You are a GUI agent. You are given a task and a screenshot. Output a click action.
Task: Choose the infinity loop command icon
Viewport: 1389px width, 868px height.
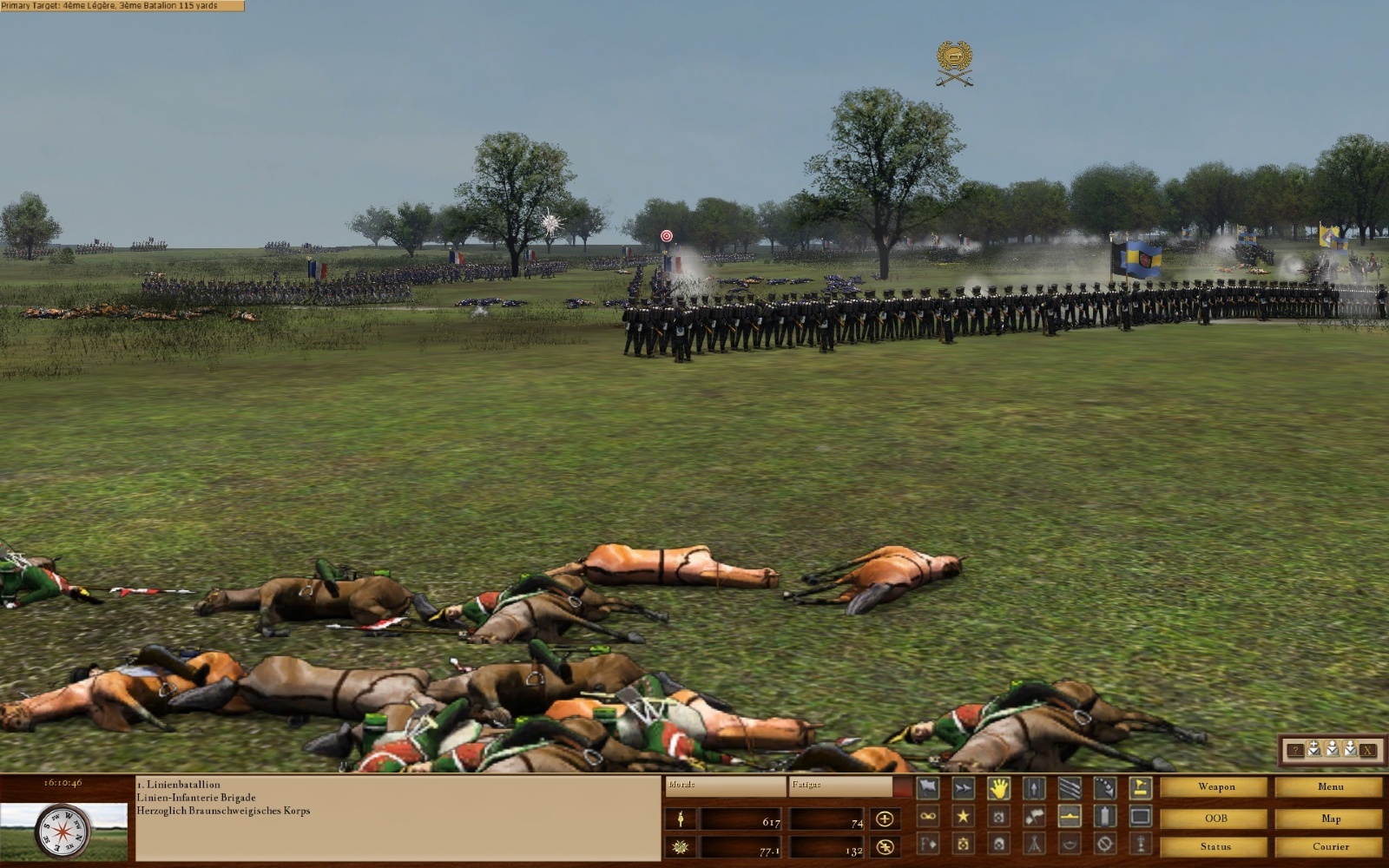tap(928, 817)
